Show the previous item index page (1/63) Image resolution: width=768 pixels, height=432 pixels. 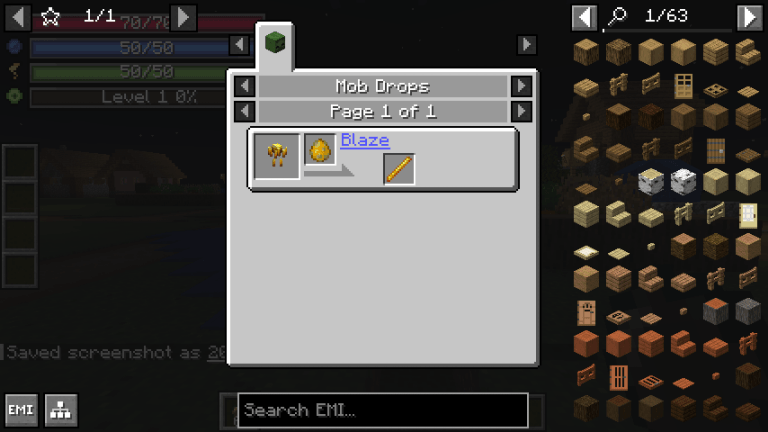[585, 17]
